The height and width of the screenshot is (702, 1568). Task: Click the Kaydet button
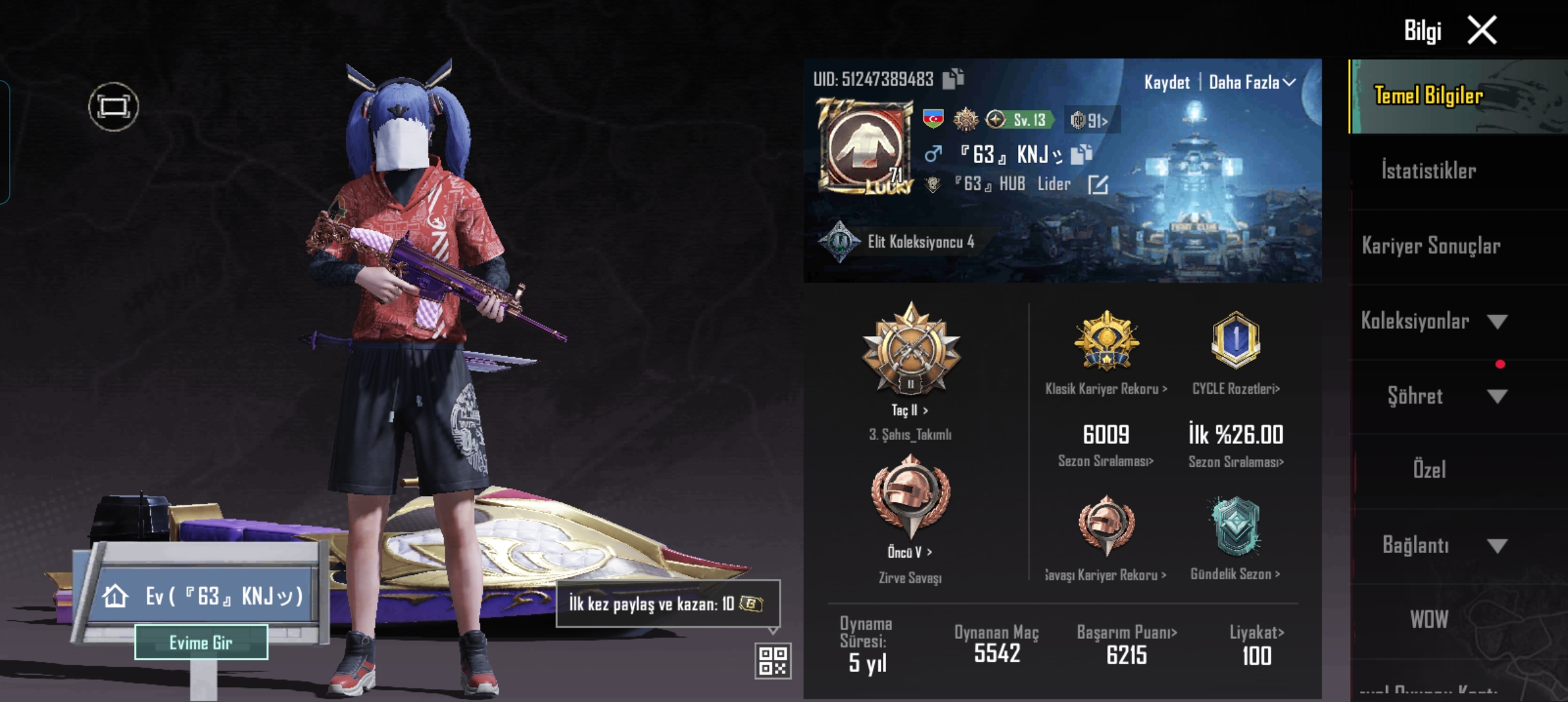click(1168, 83)
